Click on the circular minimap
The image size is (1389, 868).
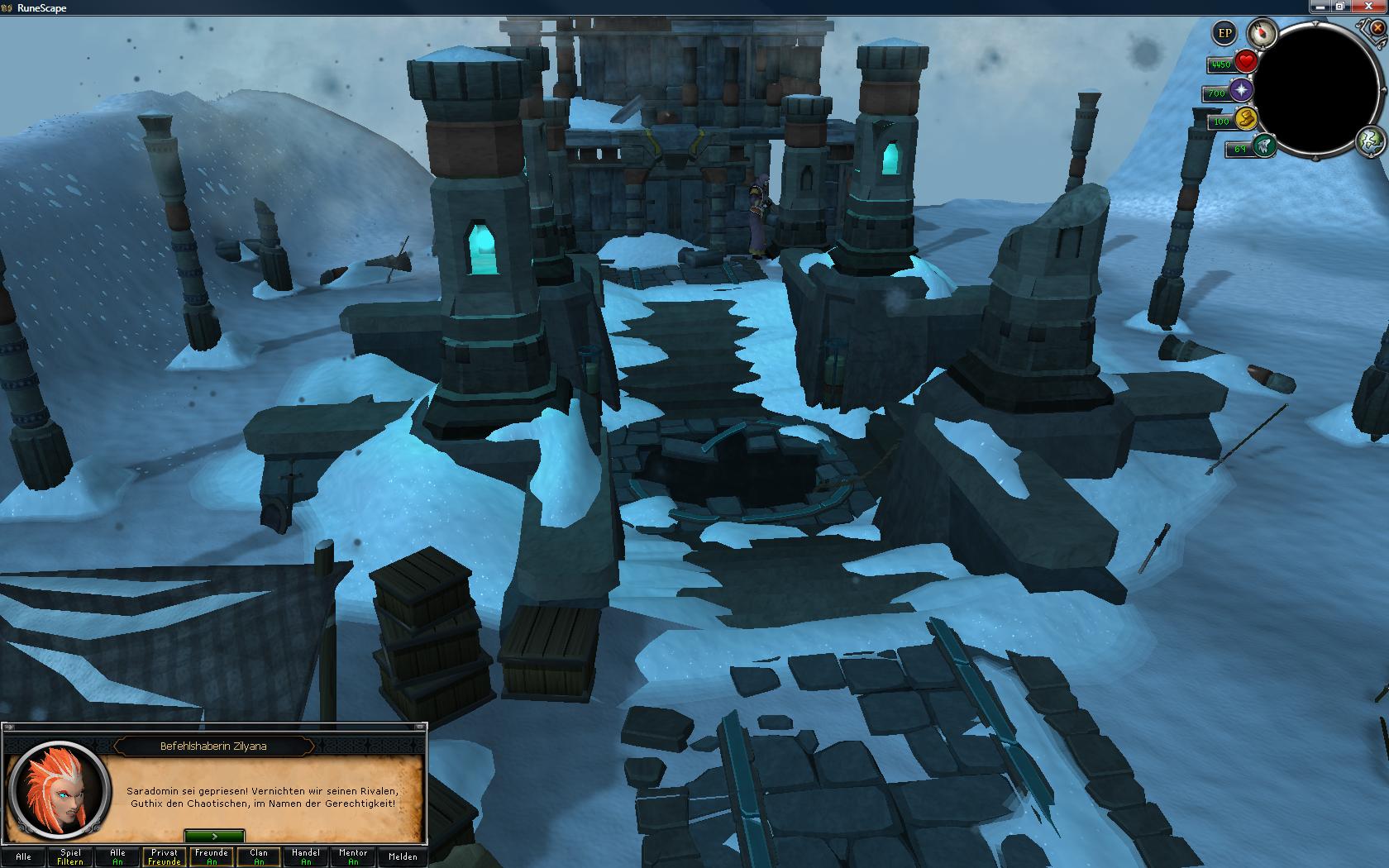[1317, 88]
